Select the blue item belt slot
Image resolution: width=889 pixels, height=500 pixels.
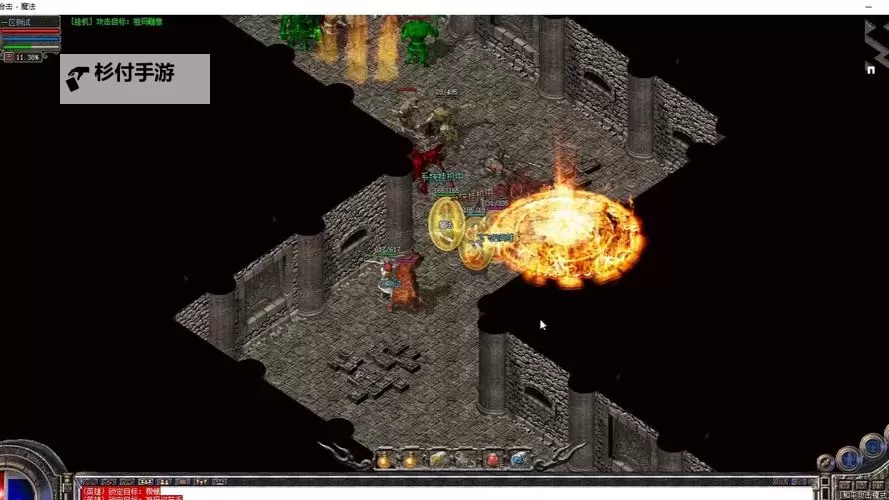click(518, 460)
